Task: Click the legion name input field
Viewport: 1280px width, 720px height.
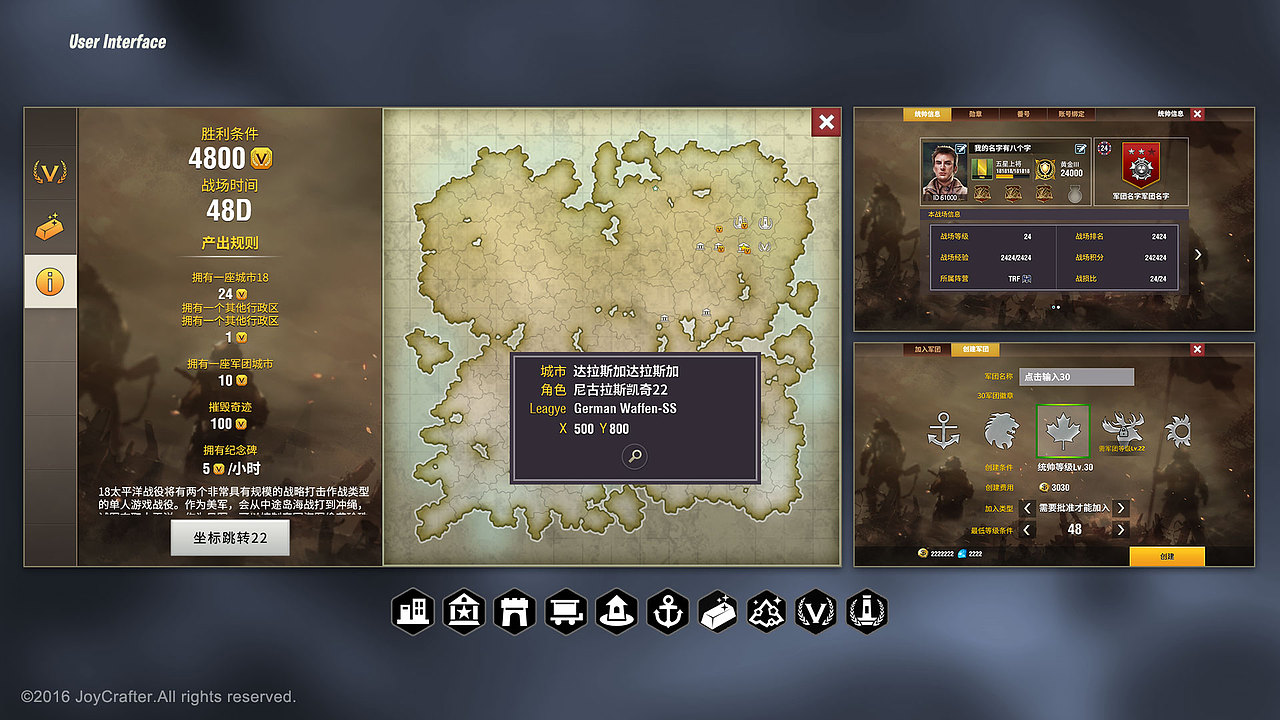Action: pyautogui.click(x=1077, y=377)
